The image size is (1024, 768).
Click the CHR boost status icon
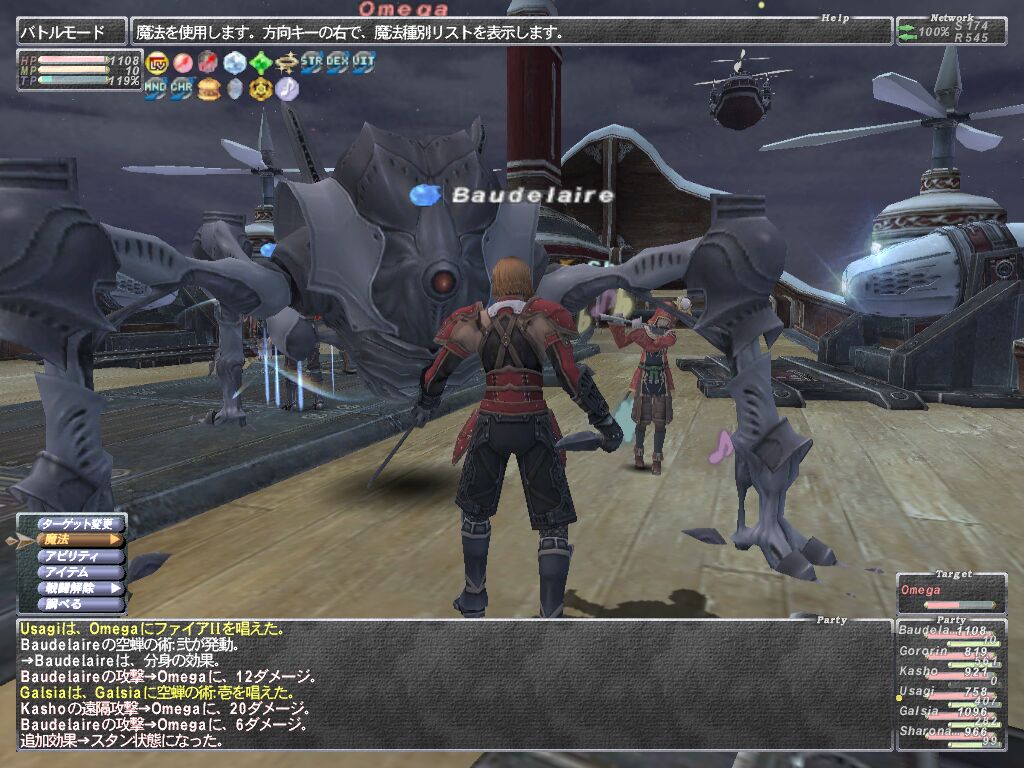coord(182,89)
